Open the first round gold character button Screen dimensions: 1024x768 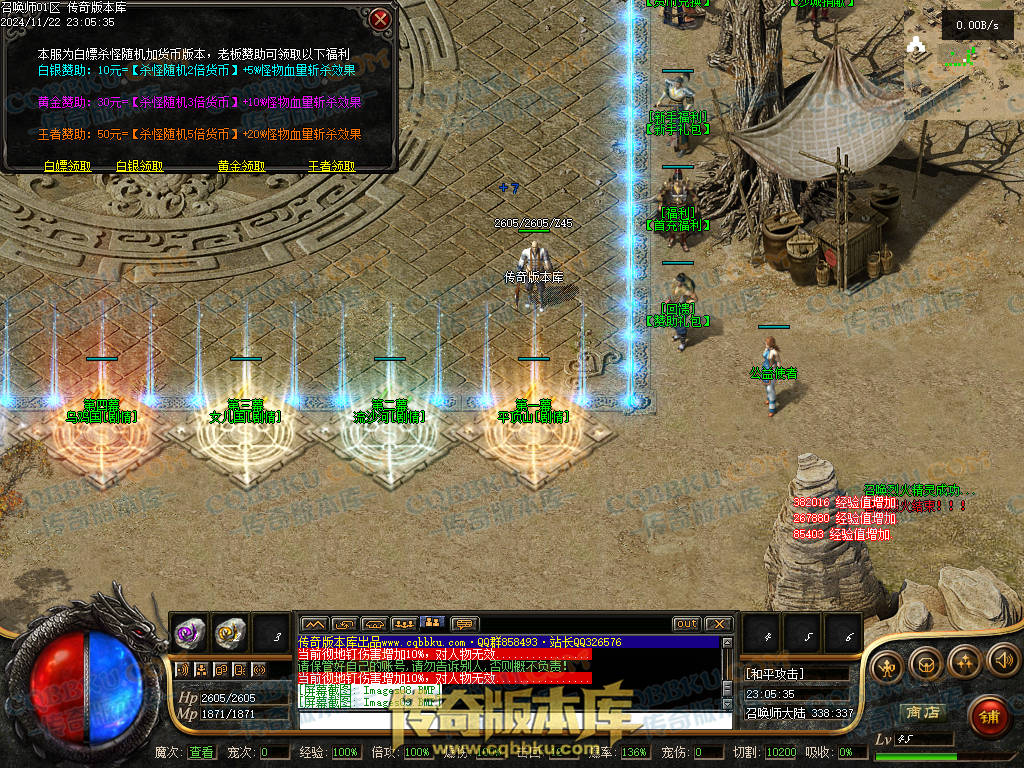[887, 661]
